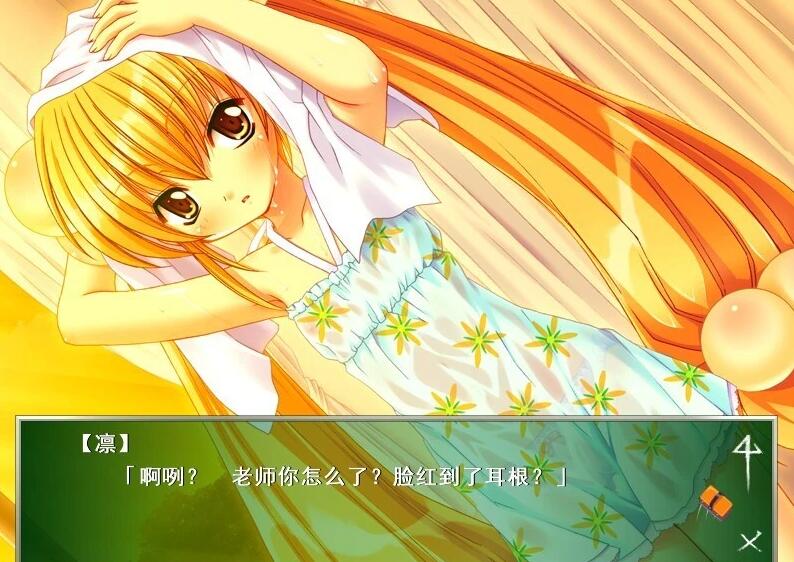Advance the dialogue by clicking 凛's line
The image size is (794, 562).
point(343,475)
